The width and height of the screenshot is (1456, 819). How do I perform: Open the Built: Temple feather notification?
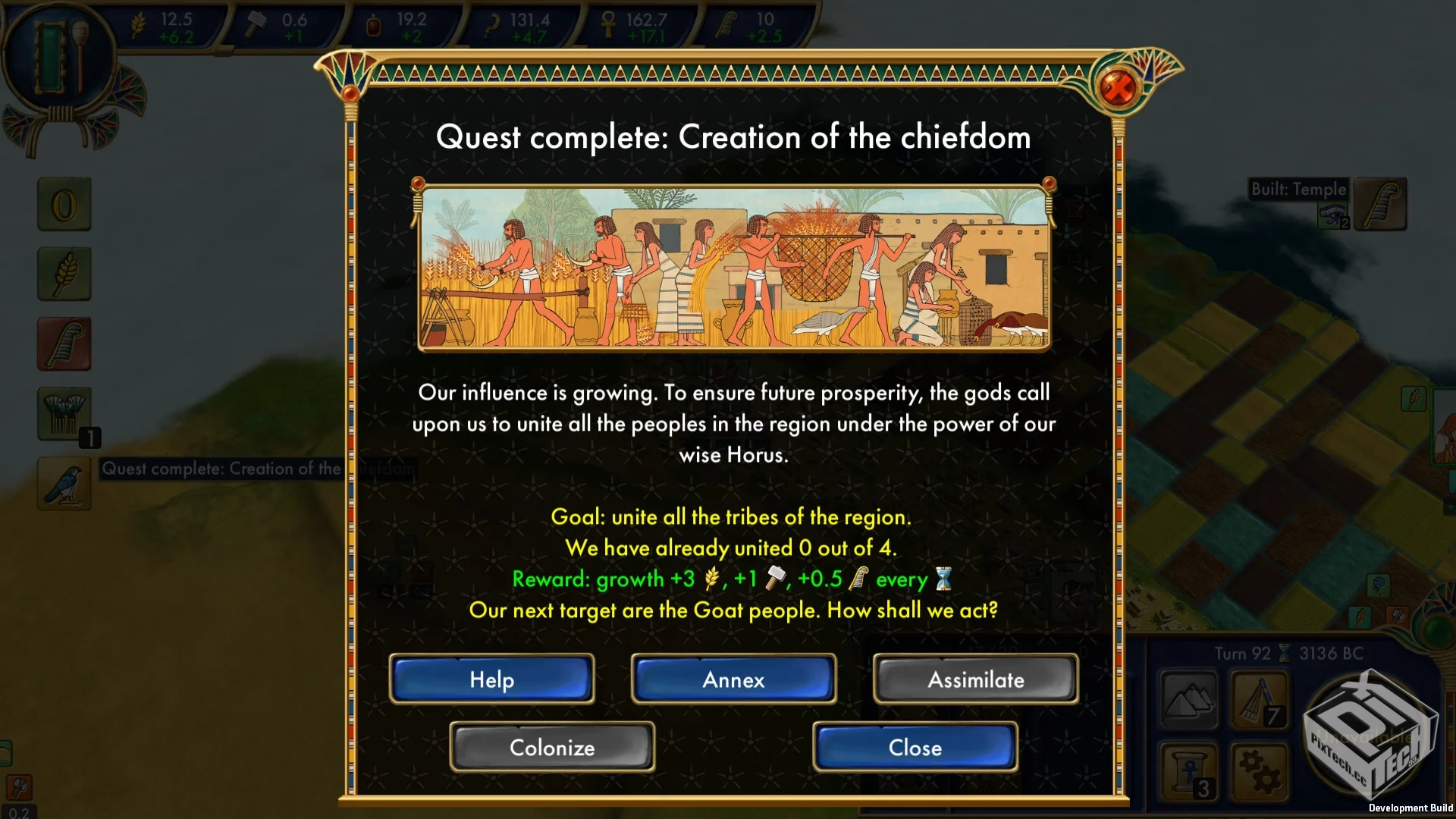pos(1380,204)
